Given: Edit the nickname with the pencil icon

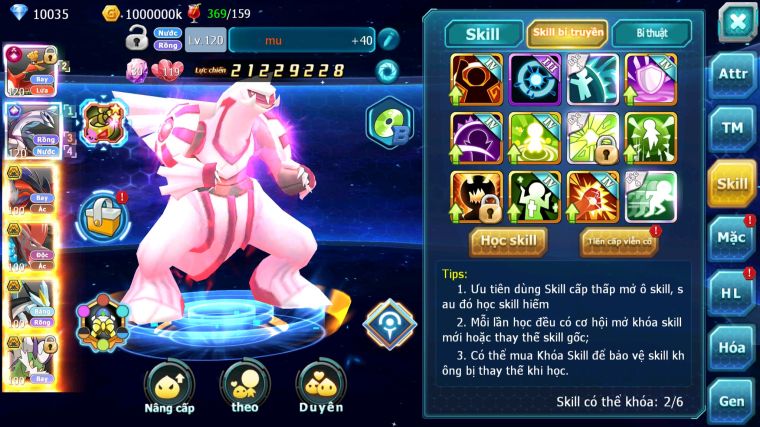Looking at the screenshot, I should 389,40.
